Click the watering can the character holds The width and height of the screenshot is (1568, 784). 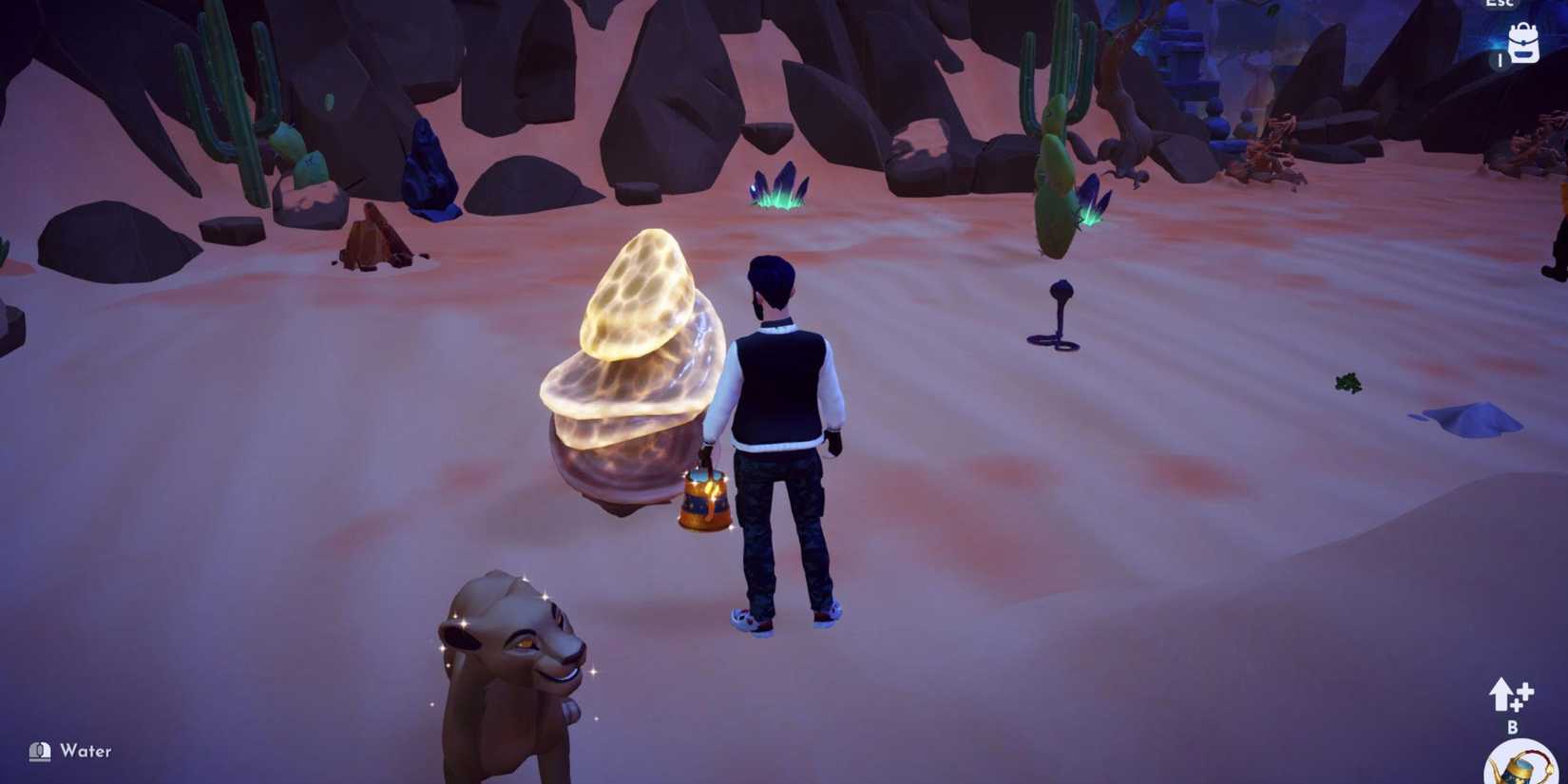tap(703, 499)
